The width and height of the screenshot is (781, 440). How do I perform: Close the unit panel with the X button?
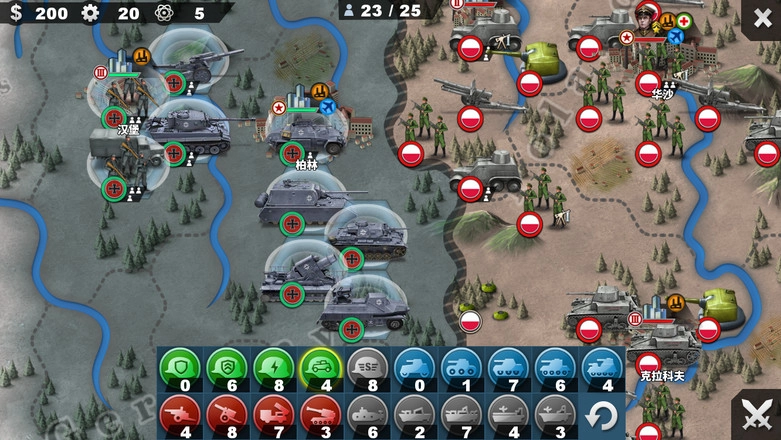coord(761,18)
